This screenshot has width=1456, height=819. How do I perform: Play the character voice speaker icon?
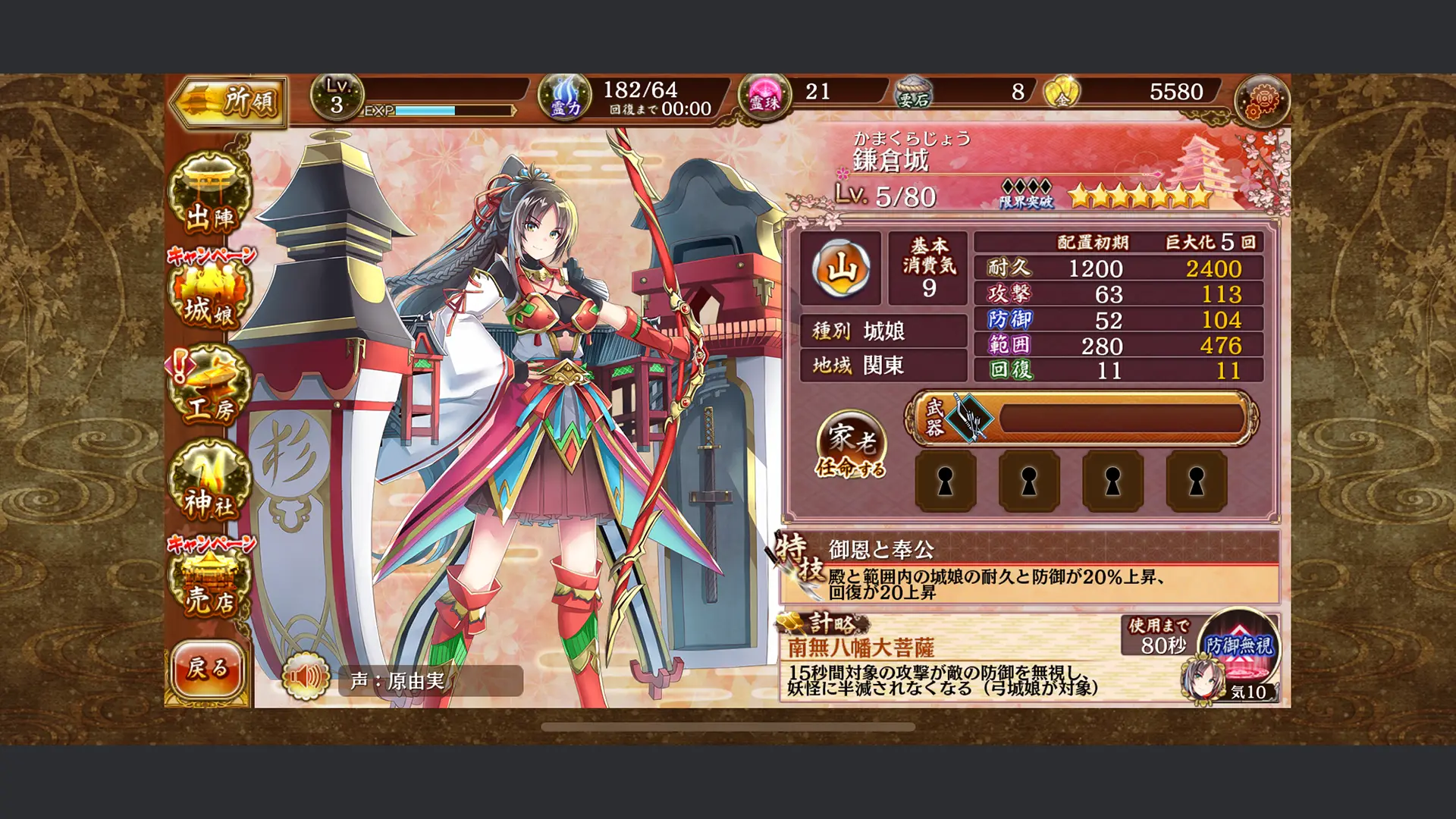(x=305, y=677)
